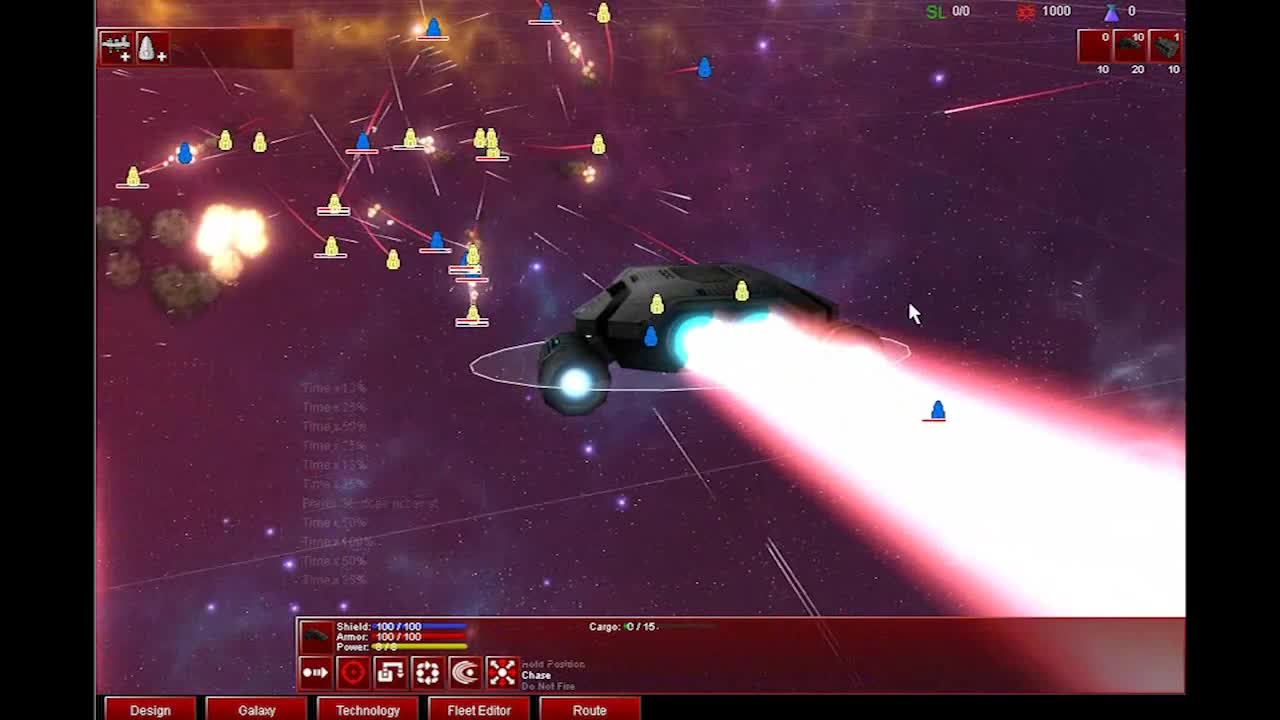Open the Route planning screen
Viewport: 1280px width, 720px height.
[590, 709]
